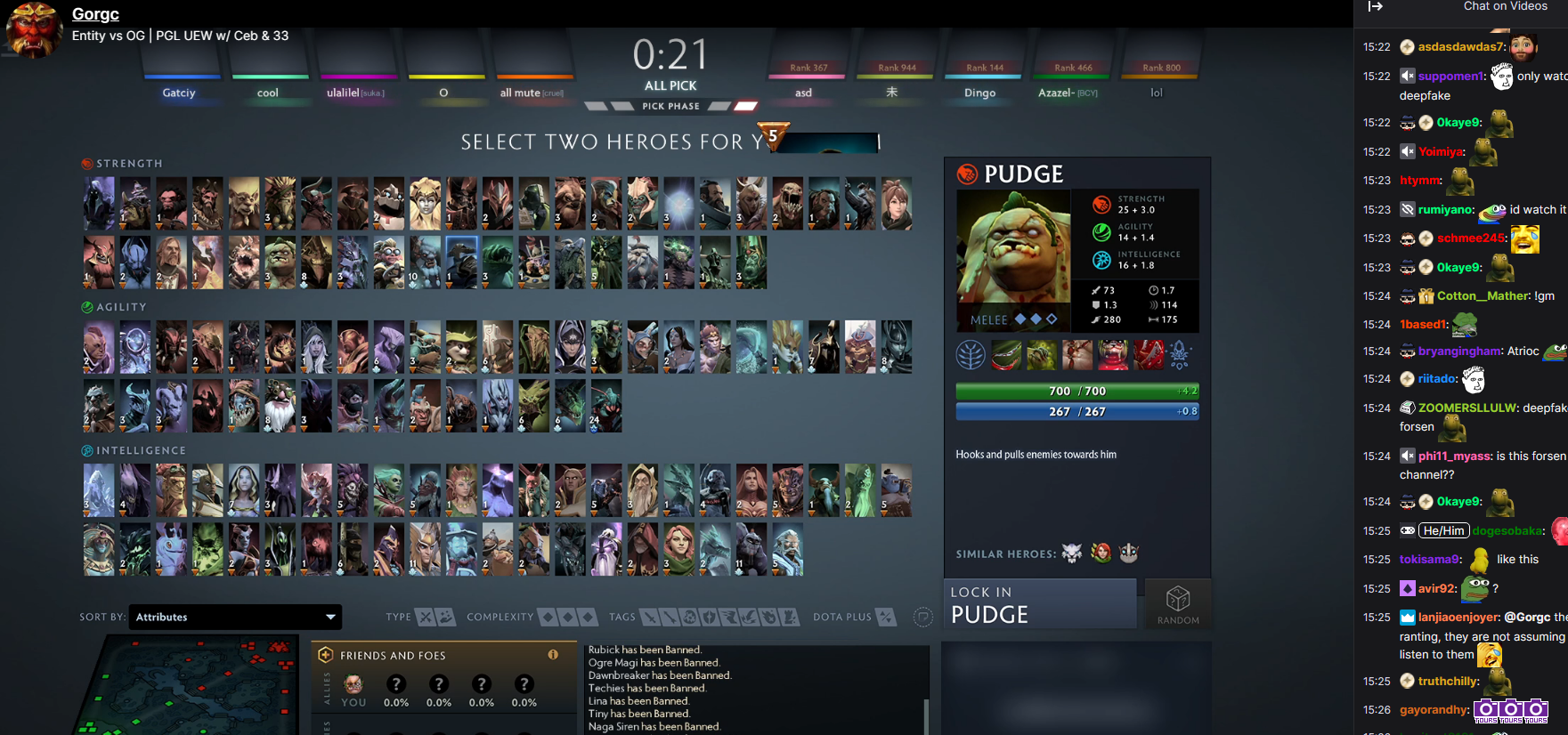
Task: Click the Strength section header
Action: pyautogui.click(x=121, y=163)
